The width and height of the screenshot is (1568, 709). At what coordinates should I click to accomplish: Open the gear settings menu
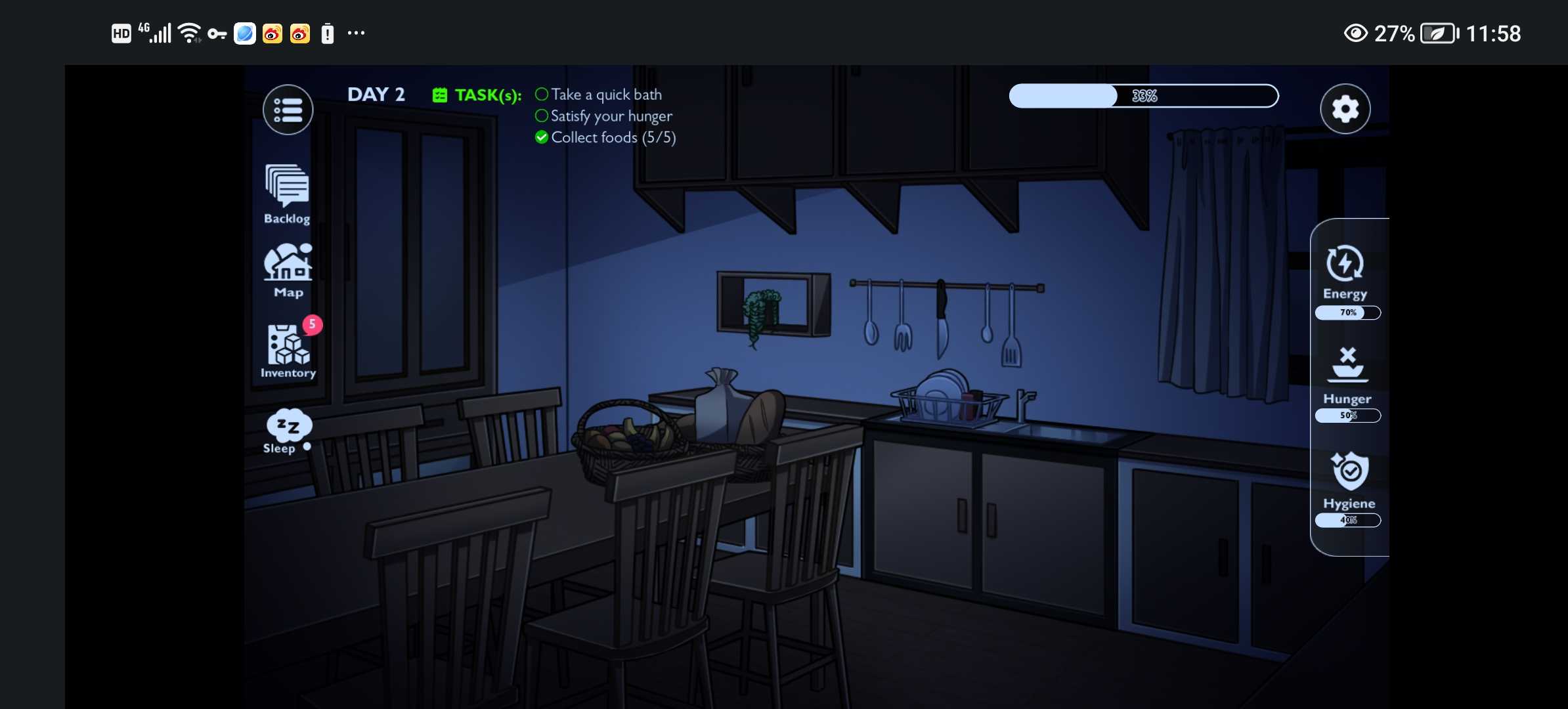coord(1345,109)
